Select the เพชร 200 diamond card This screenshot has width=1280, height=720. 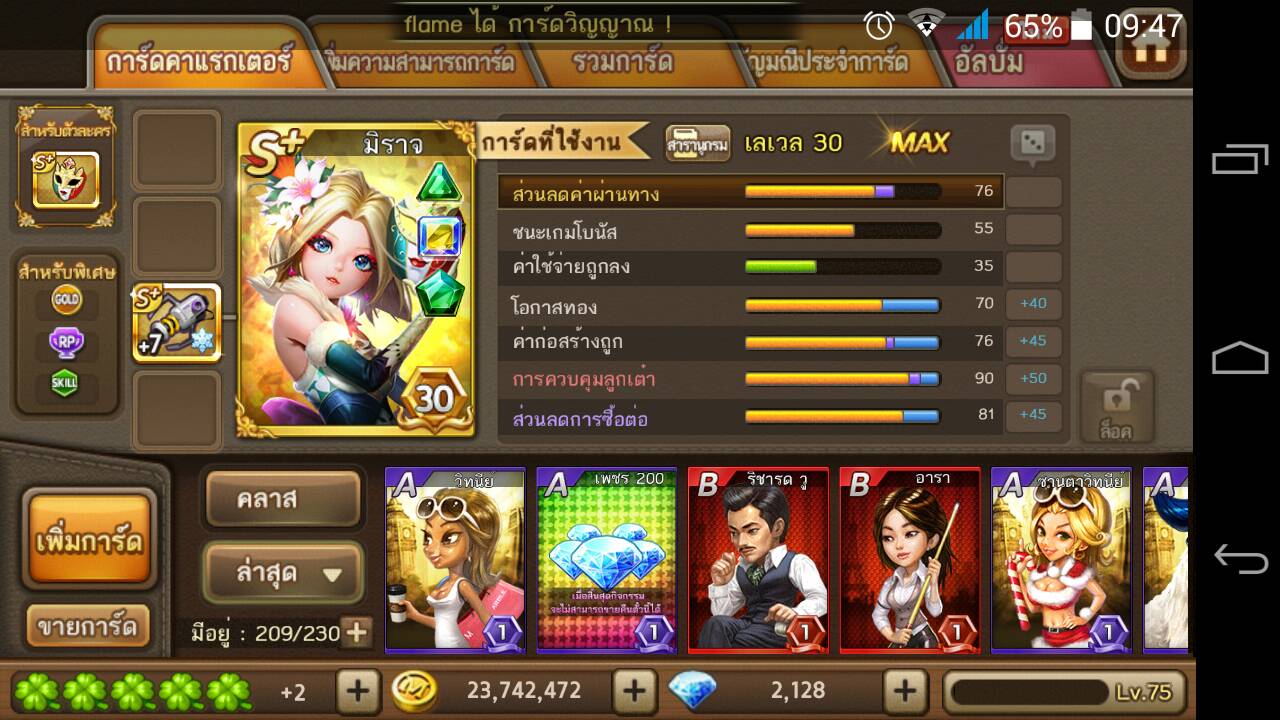coord(606,560)
